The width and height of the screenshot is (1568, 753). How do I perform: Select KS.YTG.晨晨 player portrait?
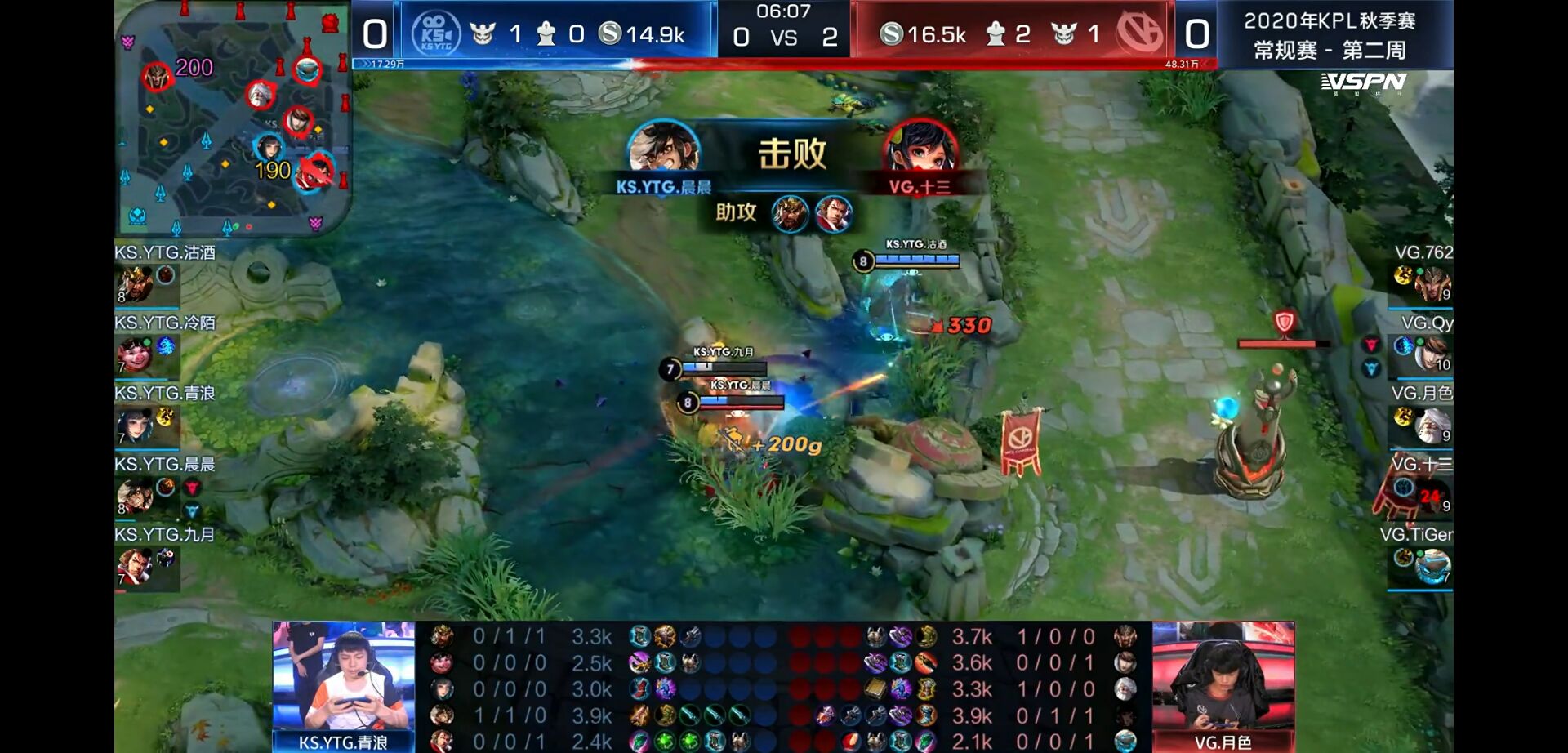pos(135,496)
